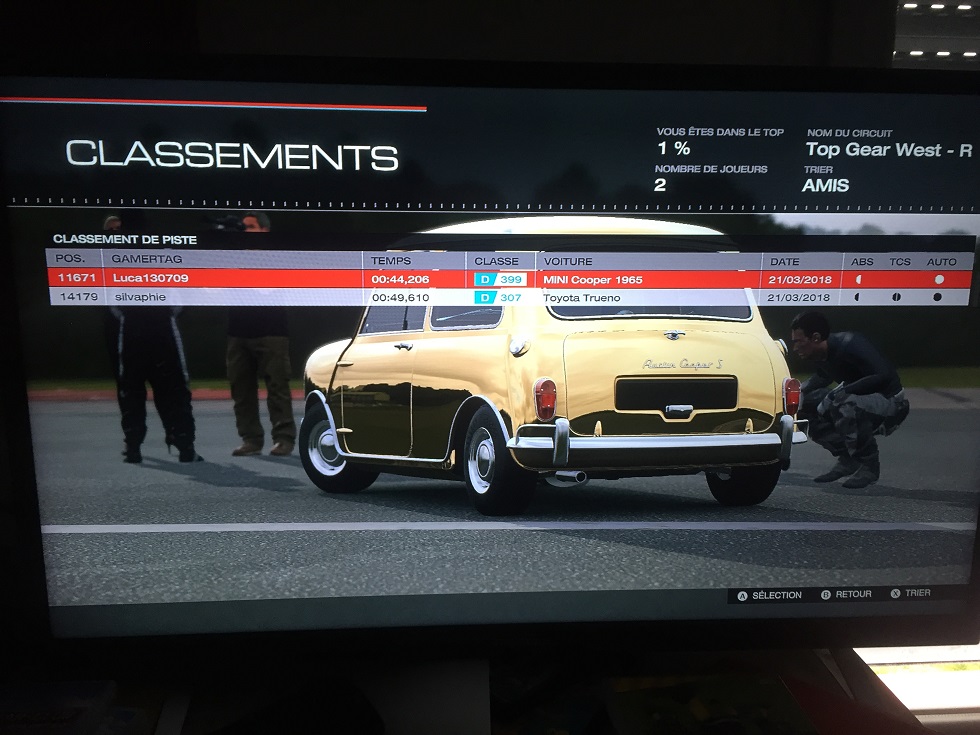The height and width of the screenshot is (735, 980).
Task: Sort by the TEMPS column header
Action: [391, 261]
